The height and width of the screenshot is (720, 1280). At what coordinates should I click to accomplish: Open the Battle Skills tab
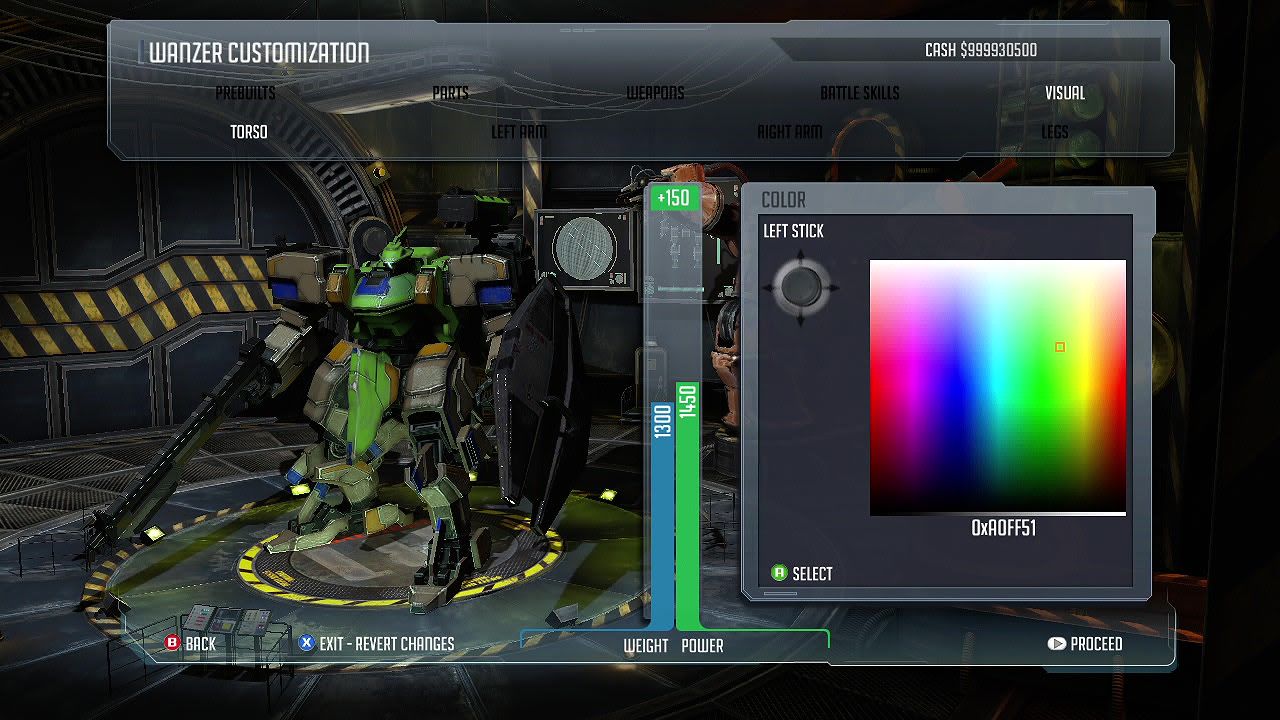(859, 93)
